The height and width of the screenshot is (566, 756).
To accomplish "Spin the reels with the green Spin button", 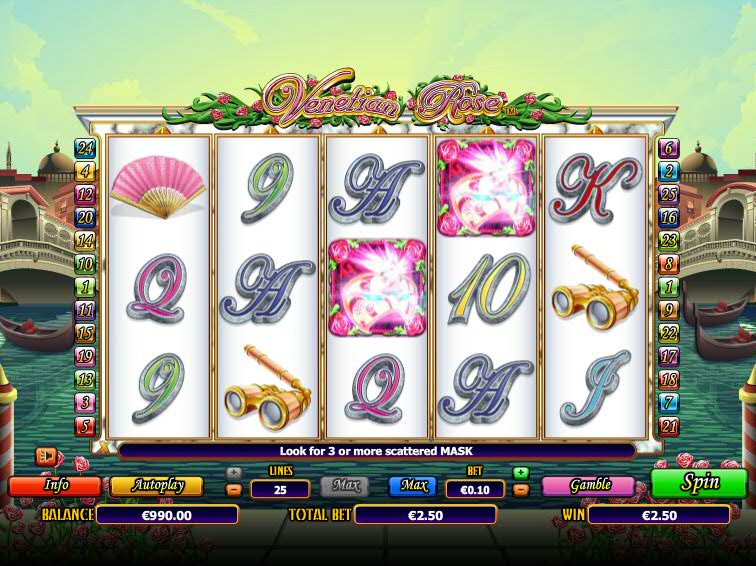I will tap(699, 482).
